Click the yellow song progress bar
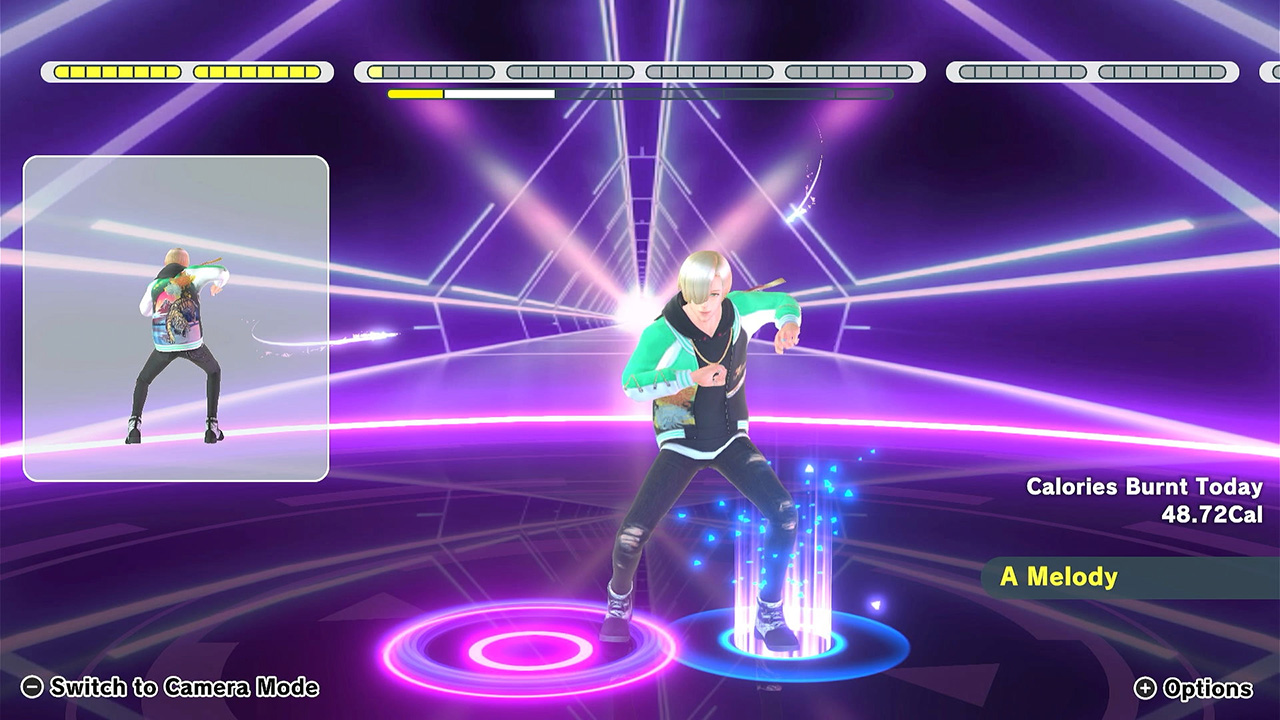Image resolution: width=1280 pixels, height=720 pixels. (413, 93)
